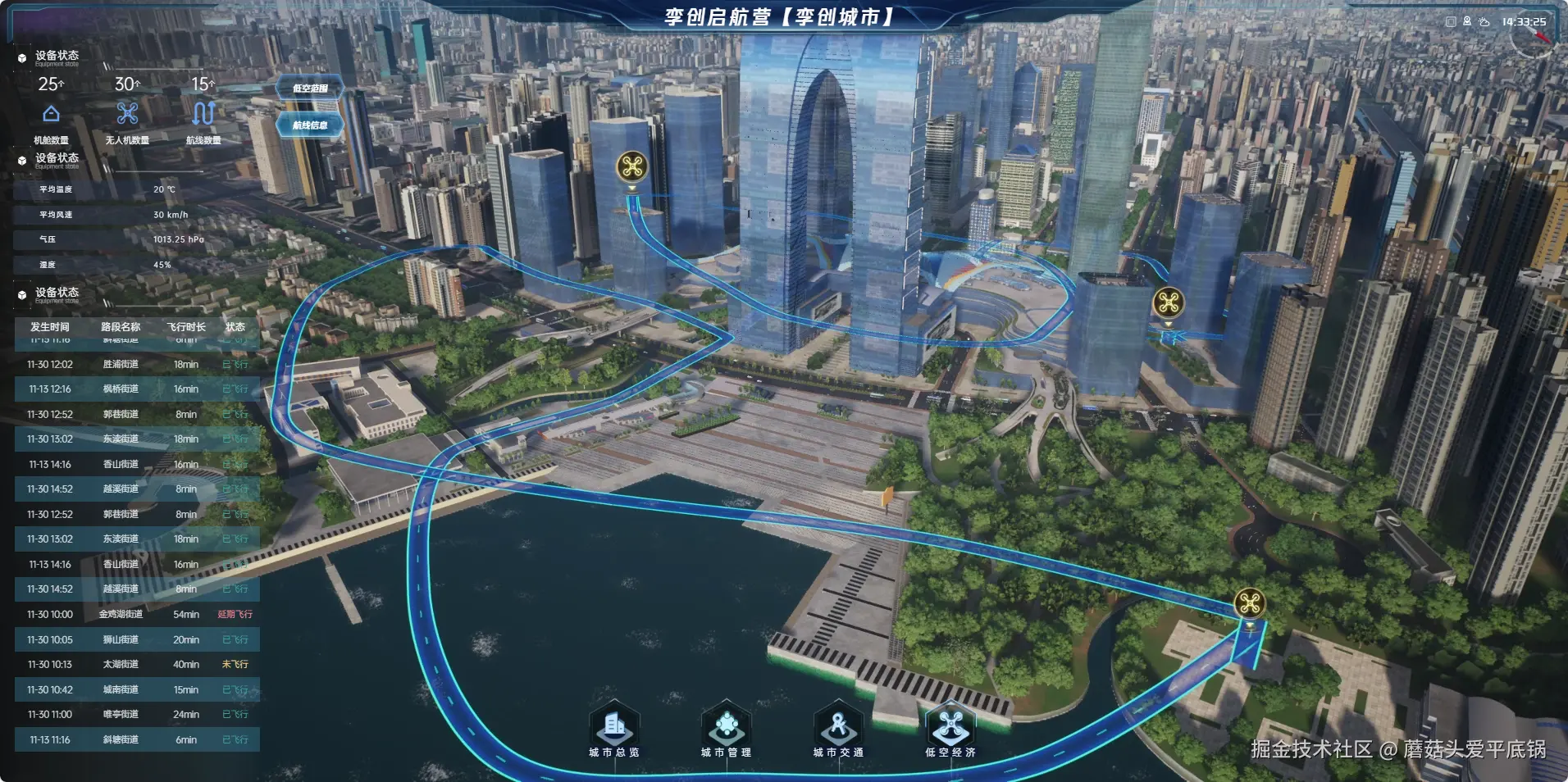This screenshot has height=782, width=1568.
Task: Toggle the 低空范围 button
Action: pos(310,89)
